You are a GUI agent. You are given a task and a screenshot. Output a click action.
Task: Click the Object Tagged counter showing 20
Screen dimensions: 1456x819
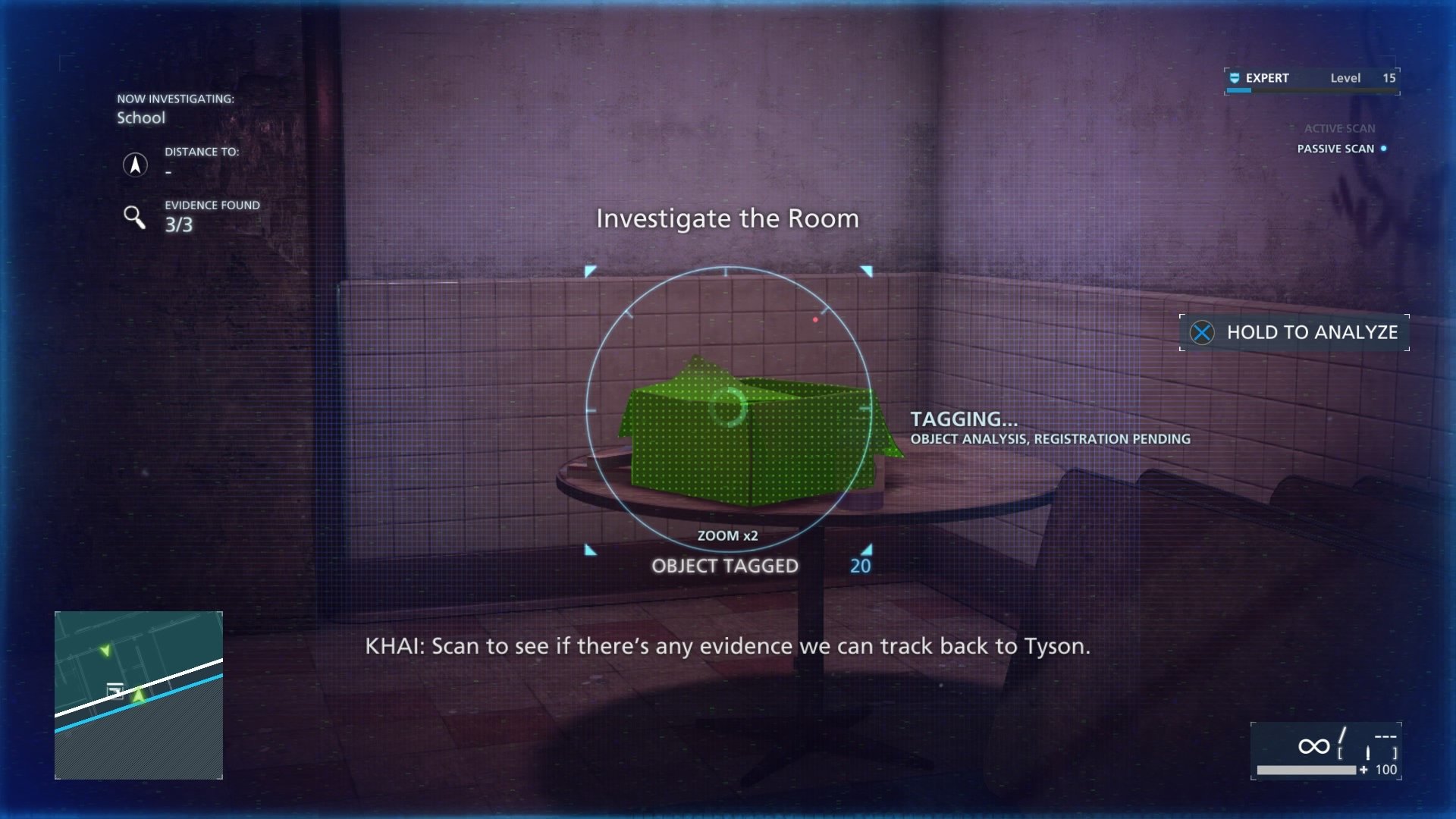click(858, 565)
